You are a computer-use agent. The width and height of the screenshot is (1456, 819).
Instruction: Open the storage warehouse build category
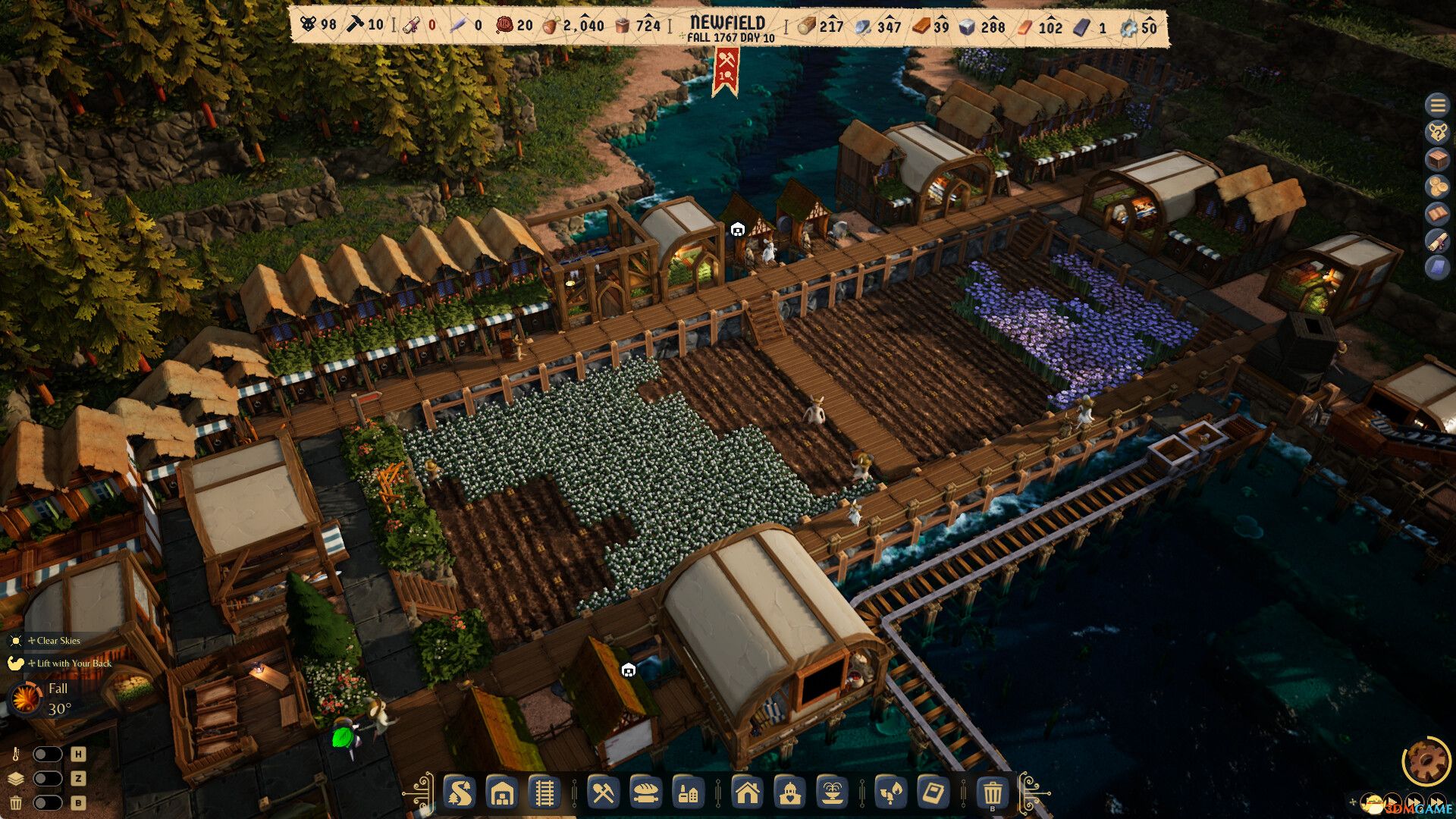[x=502, y=793]
